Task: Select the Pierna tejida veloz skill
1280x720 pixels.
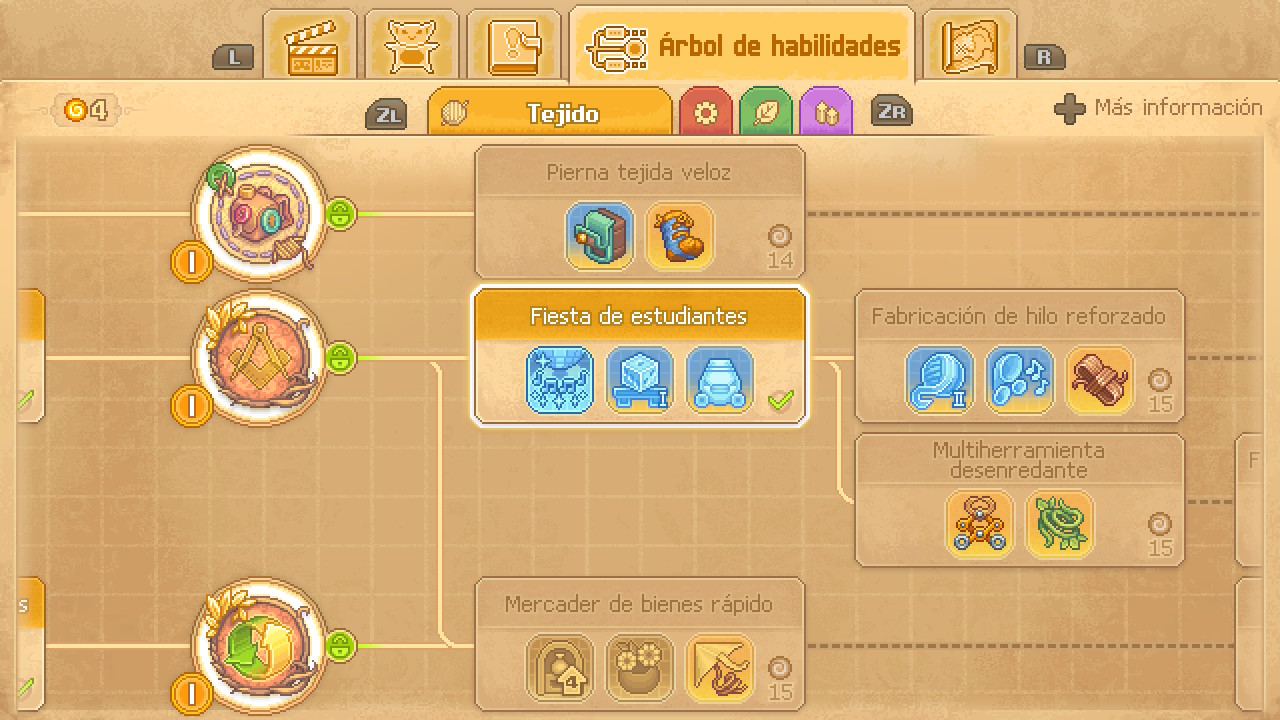Action: click(639, 212)
